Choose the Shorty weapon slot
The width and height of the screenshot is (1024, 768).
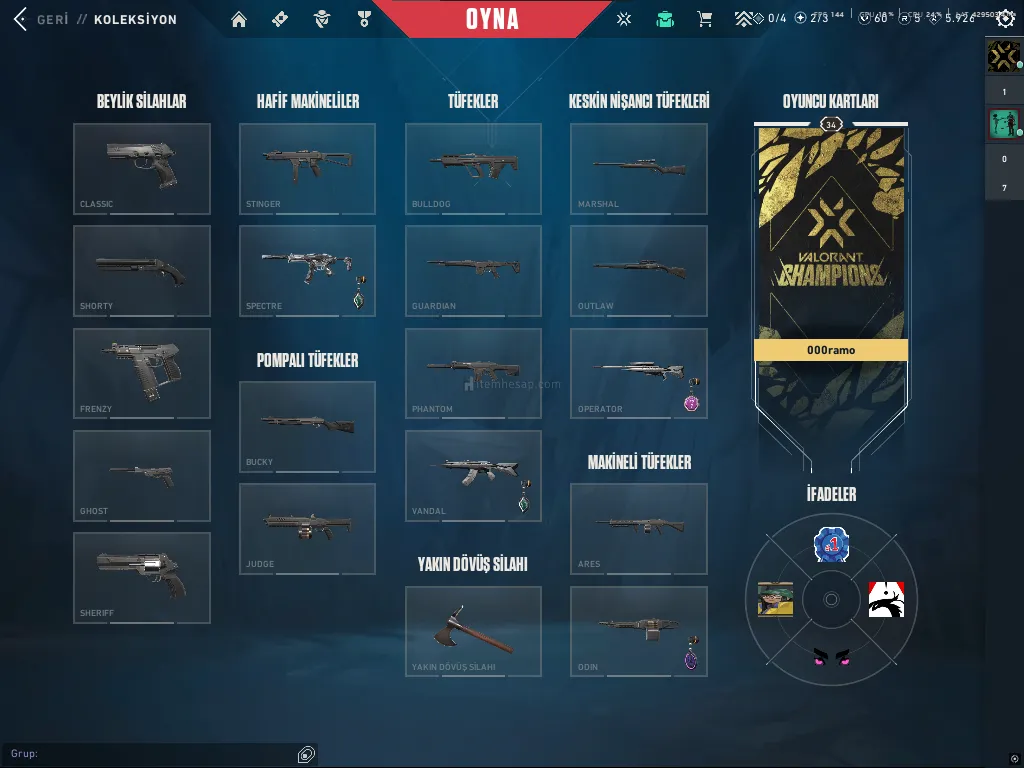click(142, 270)
